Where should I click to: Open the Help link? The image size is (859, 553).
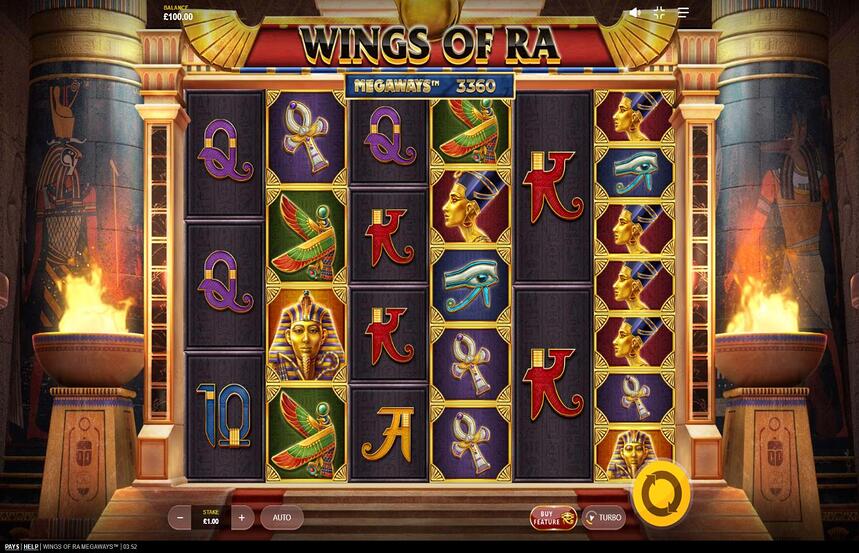coord(31,547)
